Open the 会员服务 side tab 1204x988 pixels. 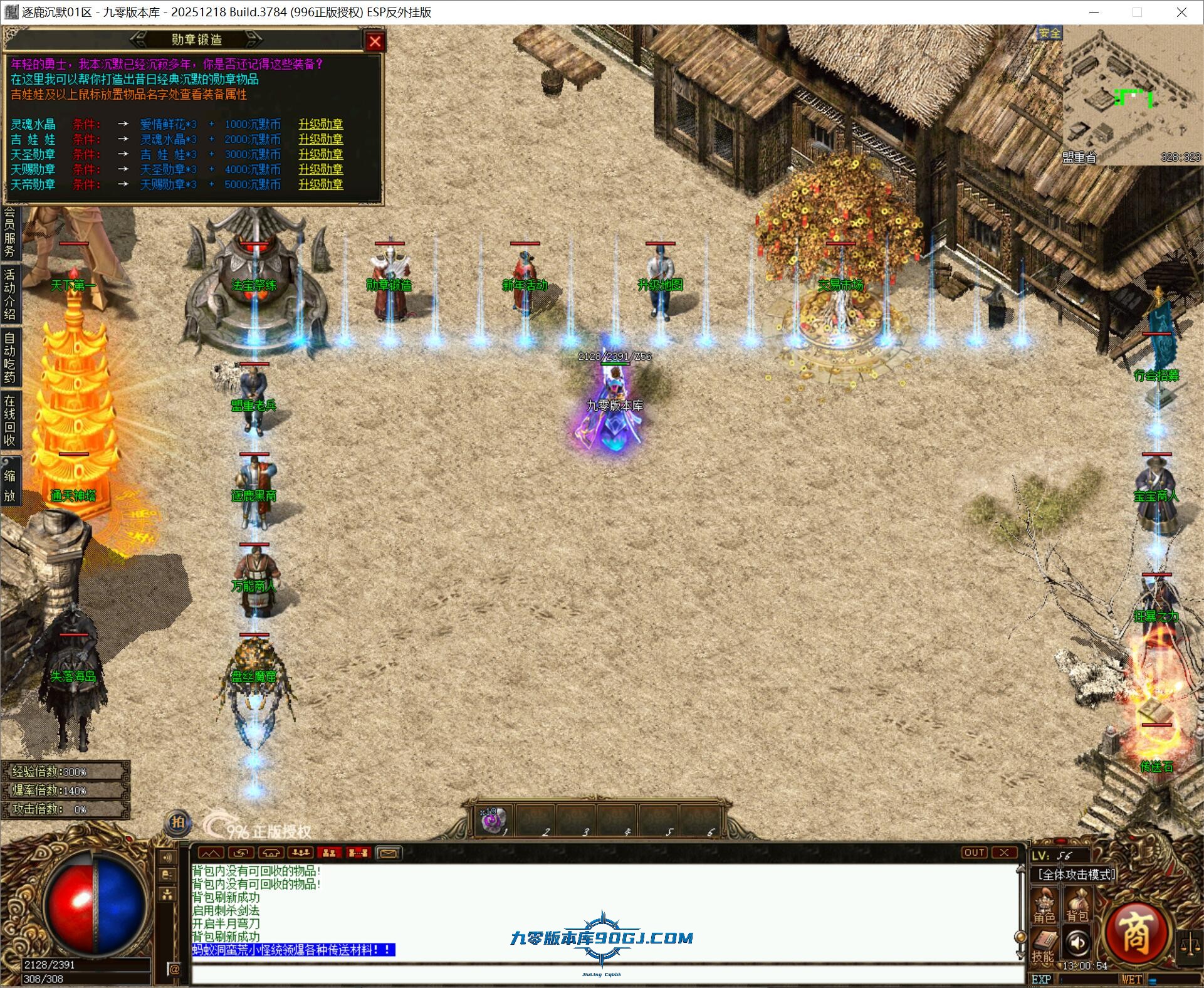10,232
